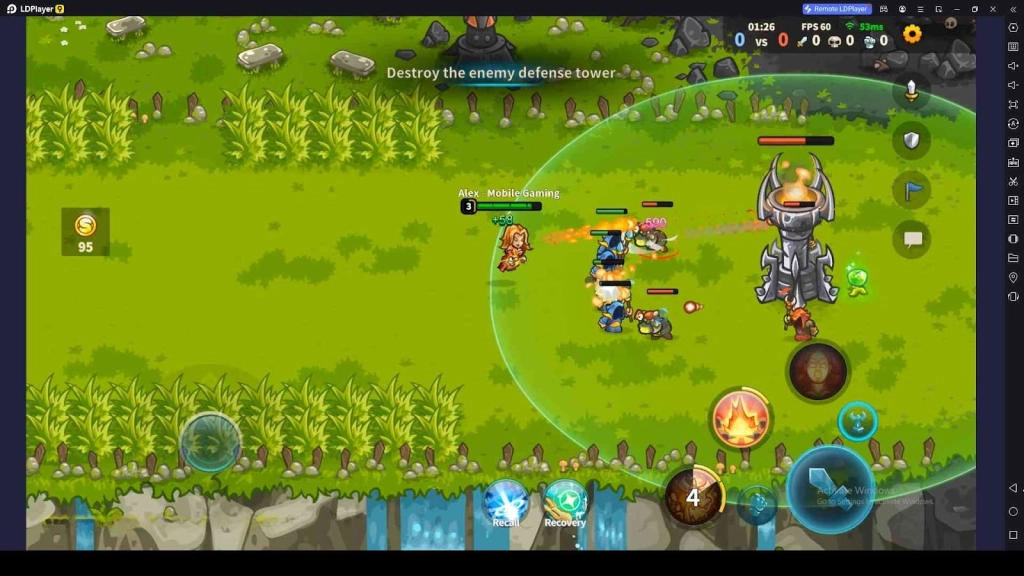1024x576 pixels.
Task: Tap the virtual movement joystick
Action: [210, 441]
